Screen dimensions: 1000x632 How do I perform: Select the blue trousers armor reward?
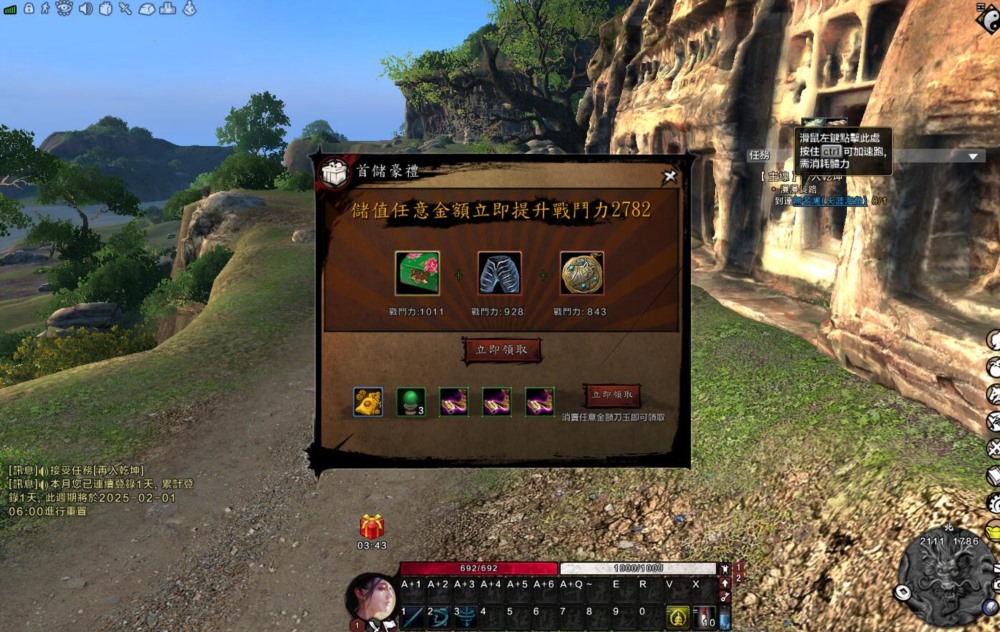pos(499,273)
